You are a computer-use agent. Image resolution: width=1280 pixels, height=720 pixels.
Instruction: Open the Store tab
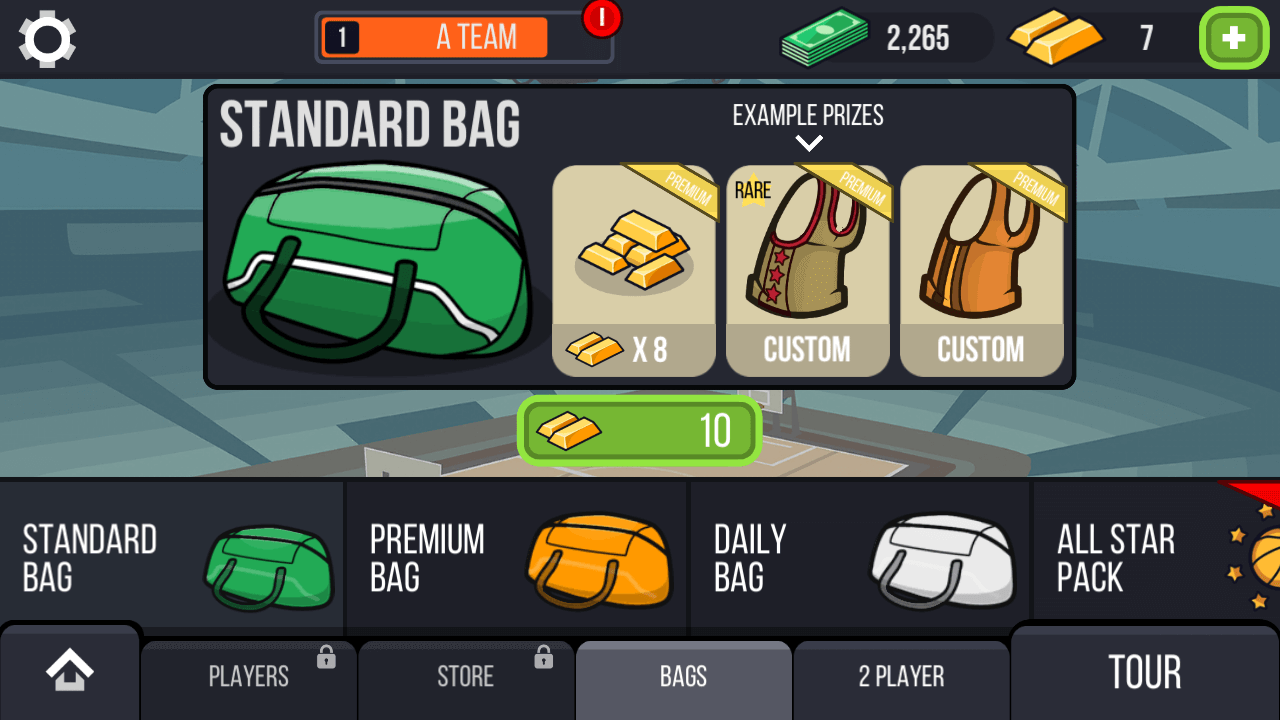[x=466, y=677]
